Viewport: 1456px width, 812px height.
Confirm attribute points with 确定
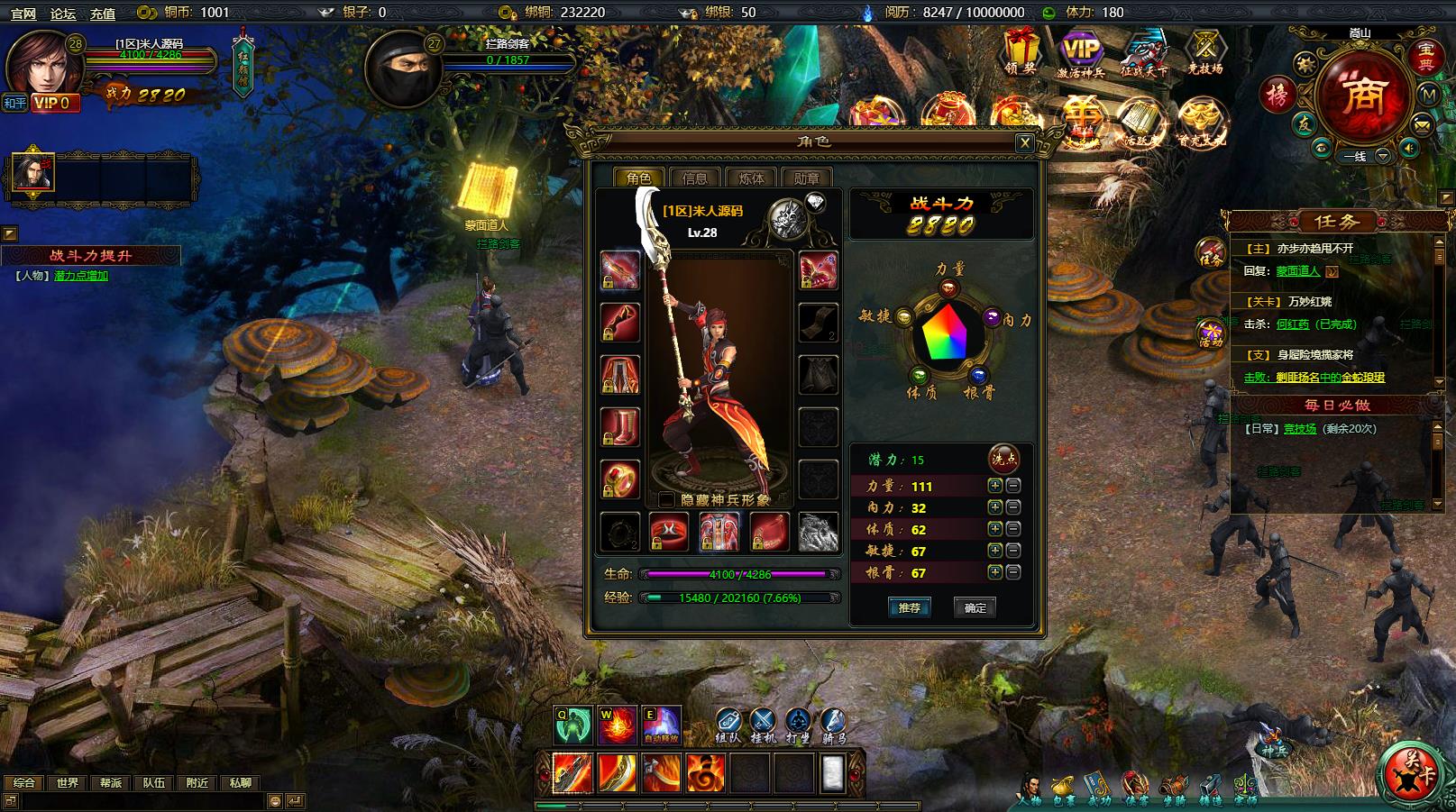(x=975, y=607)
